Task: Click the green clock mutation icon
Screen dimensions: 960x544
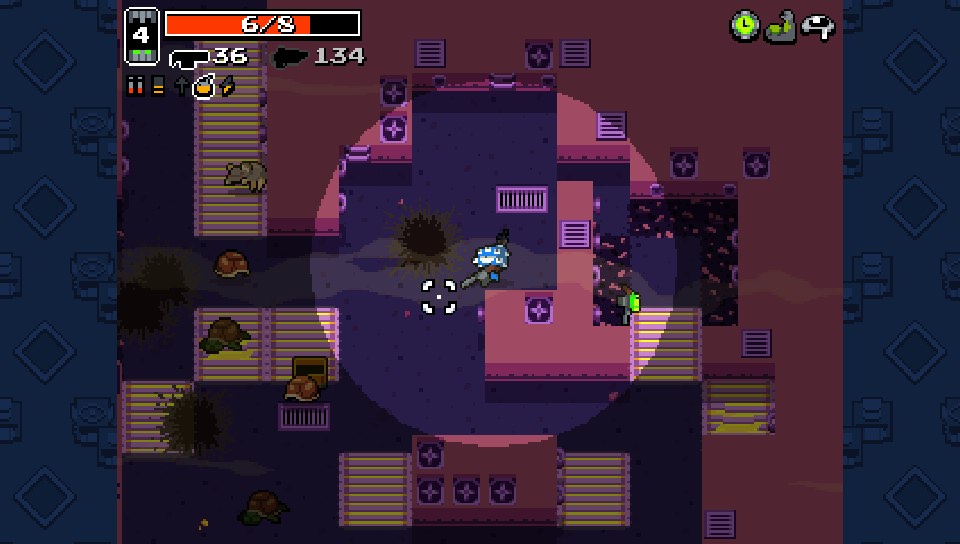Action: [744, 26]
